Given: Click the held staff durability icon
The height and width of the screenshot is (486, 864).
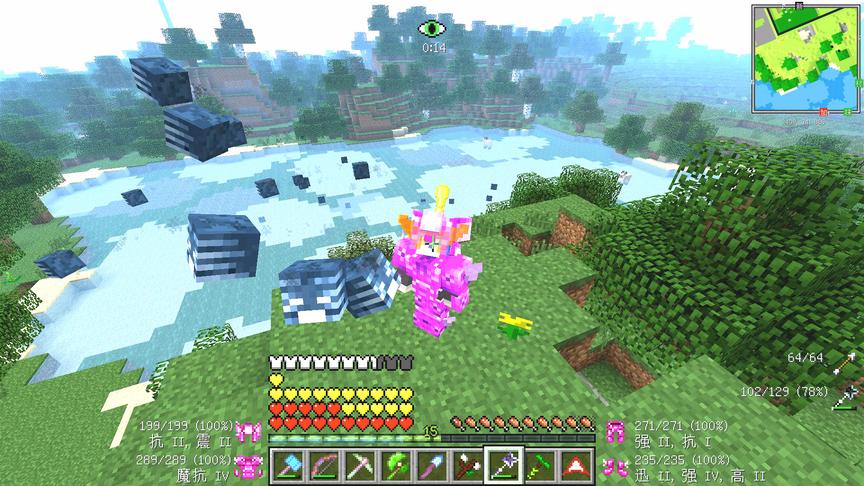Looking at the screenshot, I should coord(850,395).
